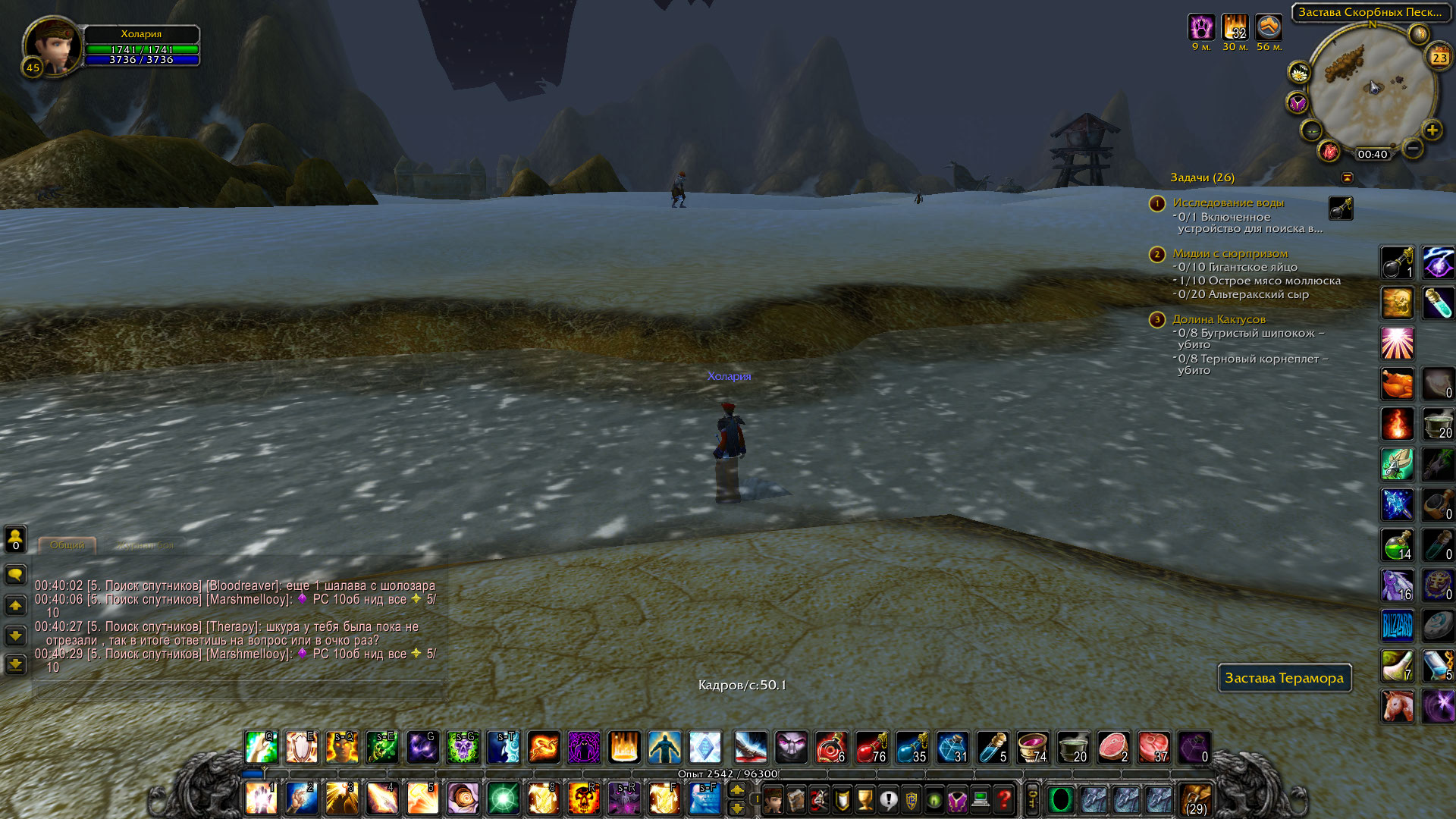
Task: Open the minimap zone view
Action: tap(1370, 12)
